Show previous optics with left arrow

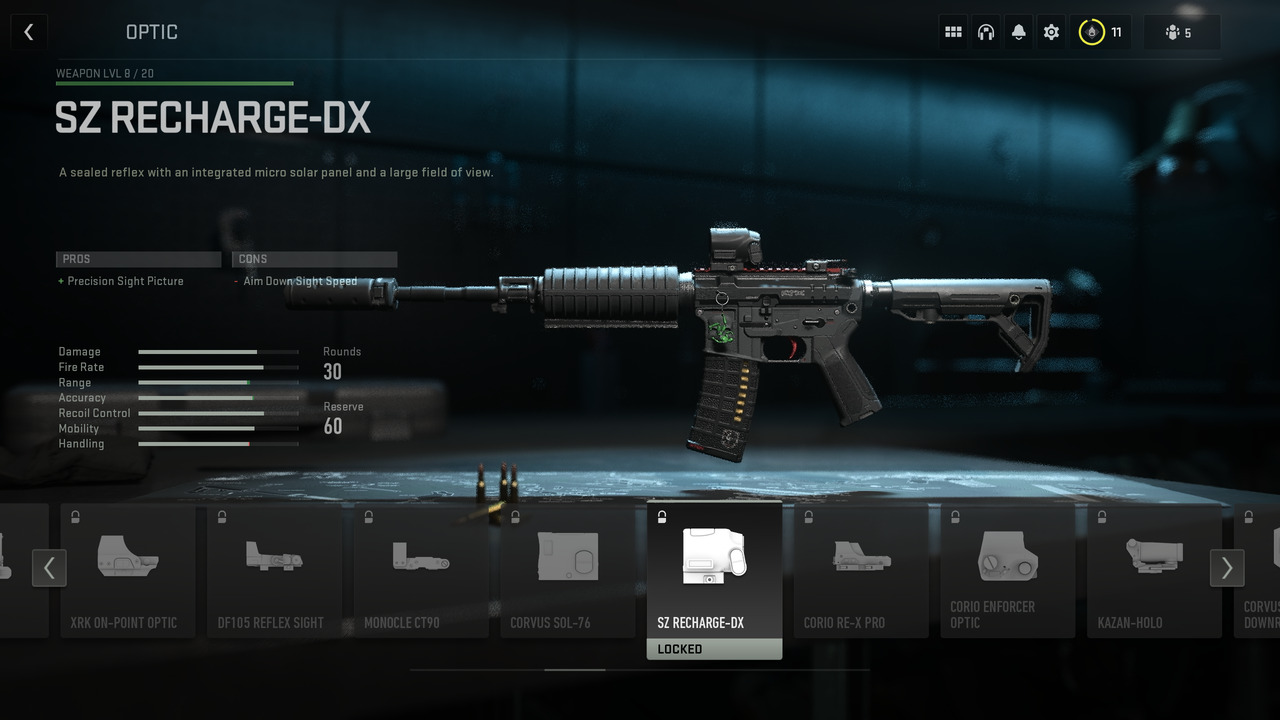pos(49,568)
